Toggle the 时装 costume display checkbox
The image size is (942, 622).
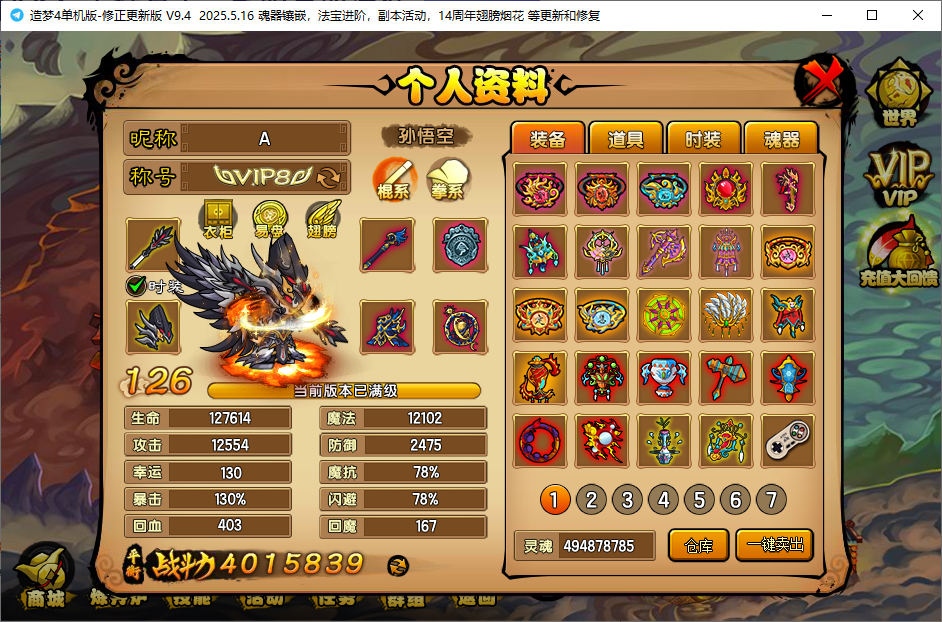[136, 286]
